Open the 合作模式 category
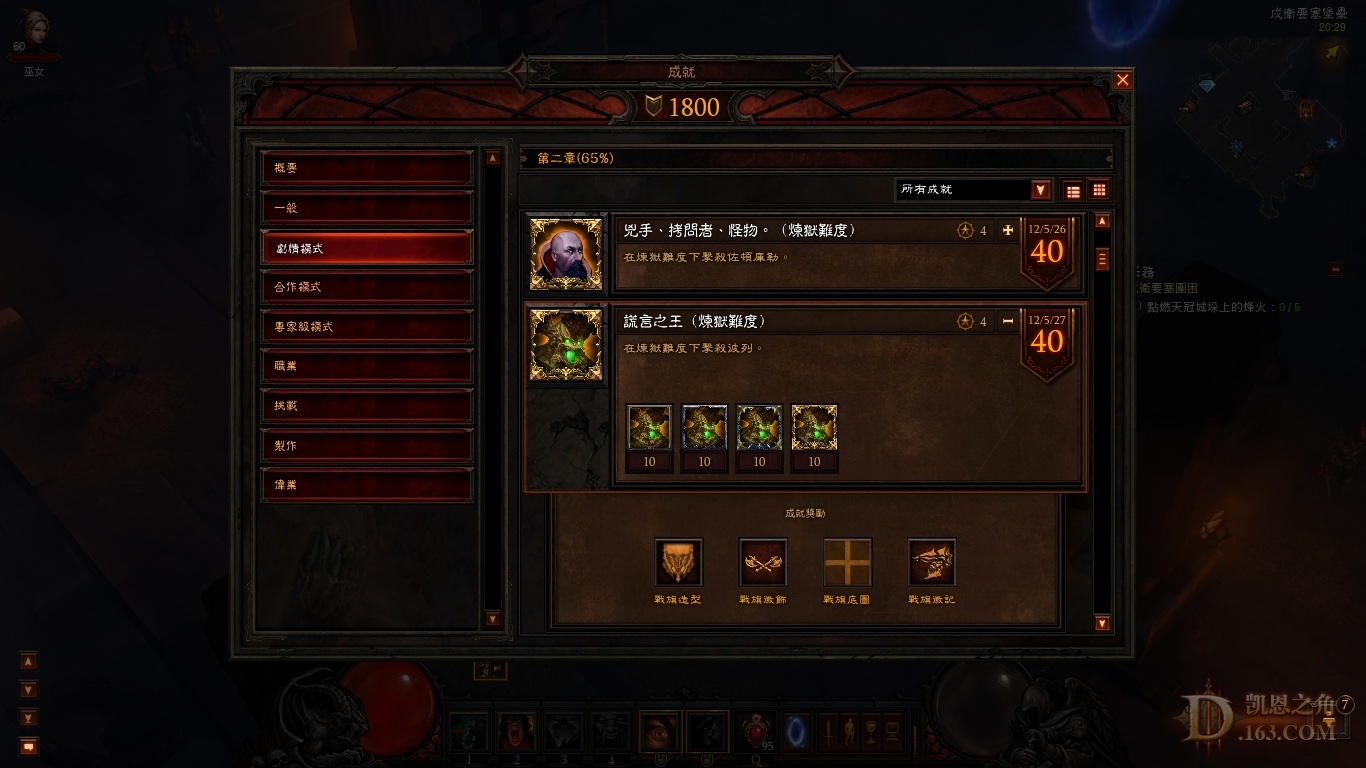Screen dimensions: 1366x768 366,287
